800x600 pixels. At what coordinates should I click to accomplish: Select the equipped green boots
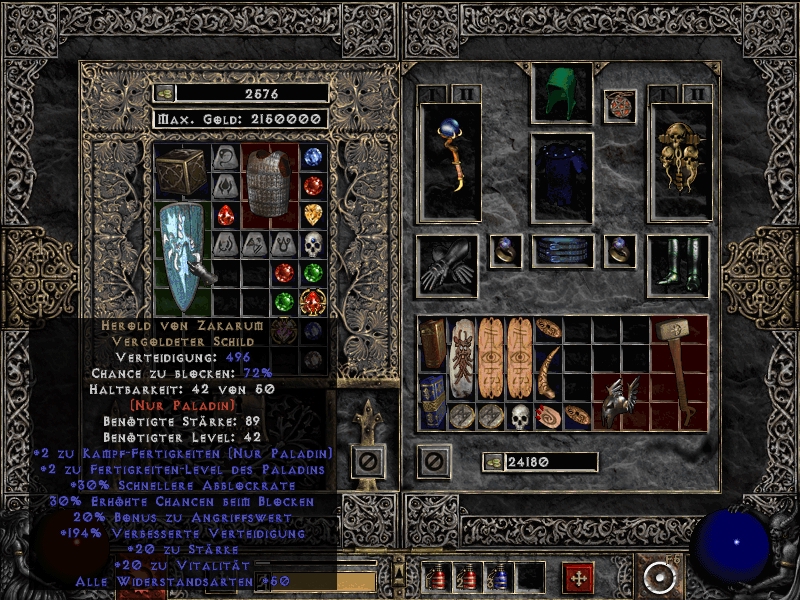click(x=678, y=265)
